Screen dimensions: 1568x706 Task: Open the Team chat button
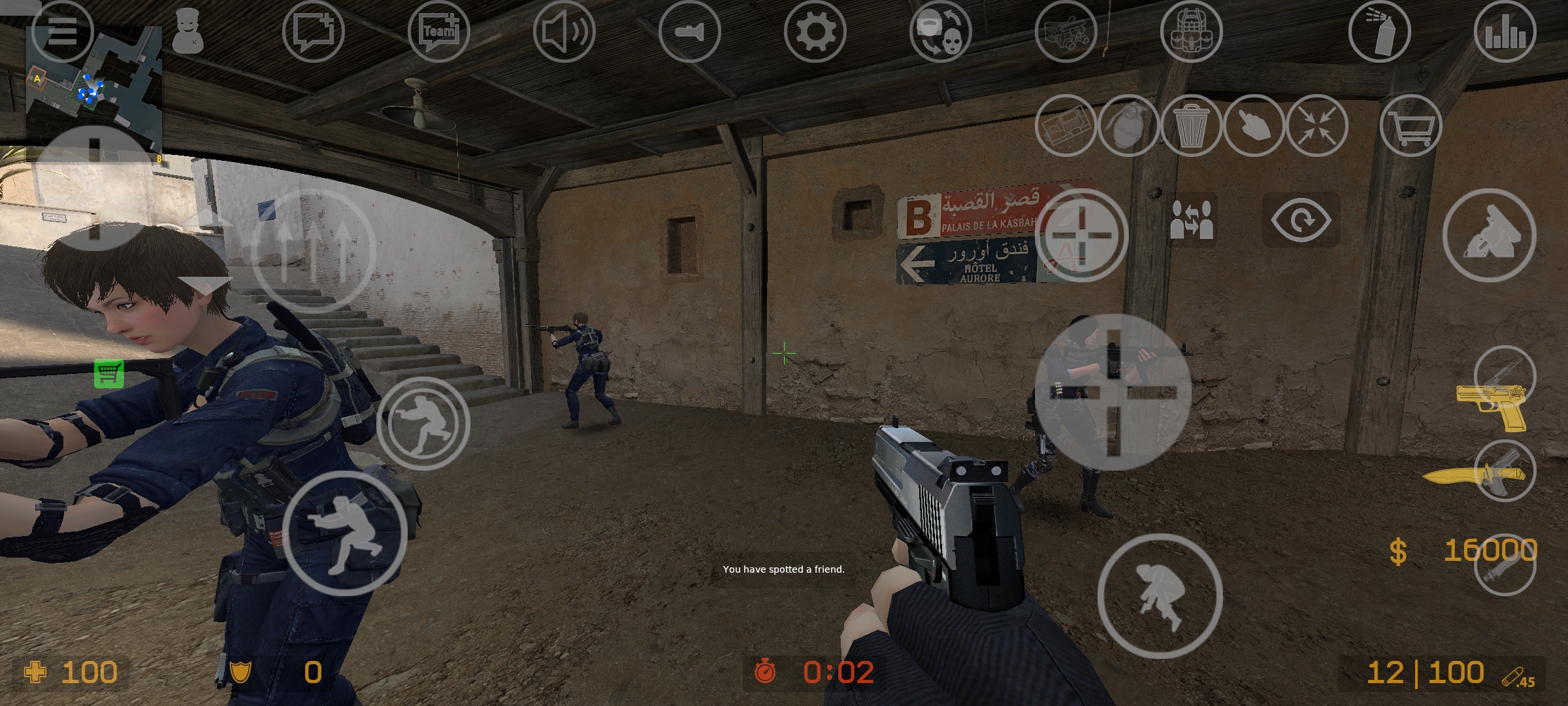click(438, 31)
